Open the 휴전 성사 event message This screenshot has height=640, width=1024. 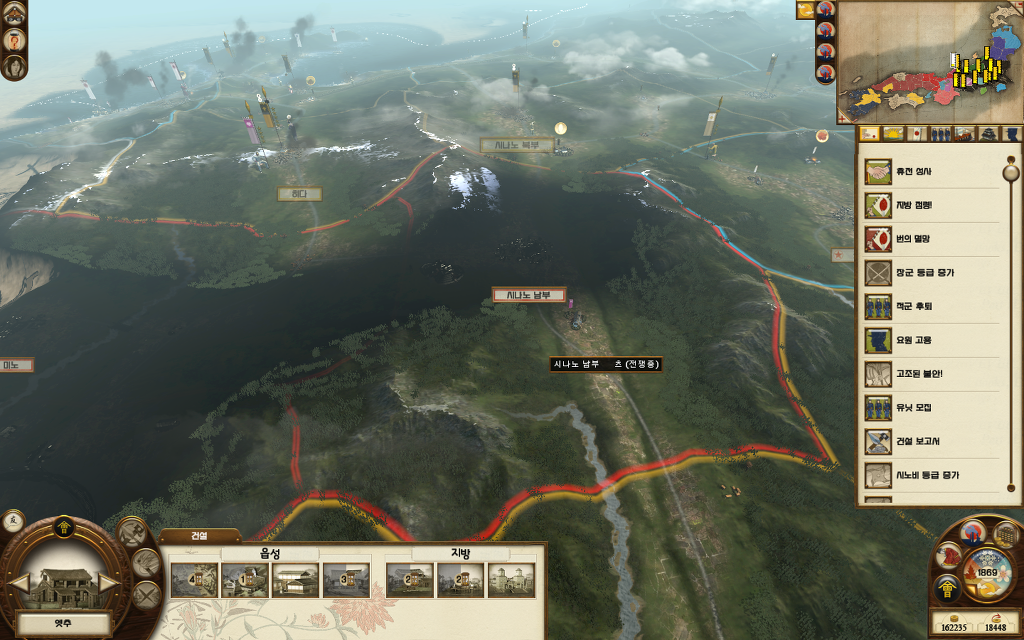[910, 171]
